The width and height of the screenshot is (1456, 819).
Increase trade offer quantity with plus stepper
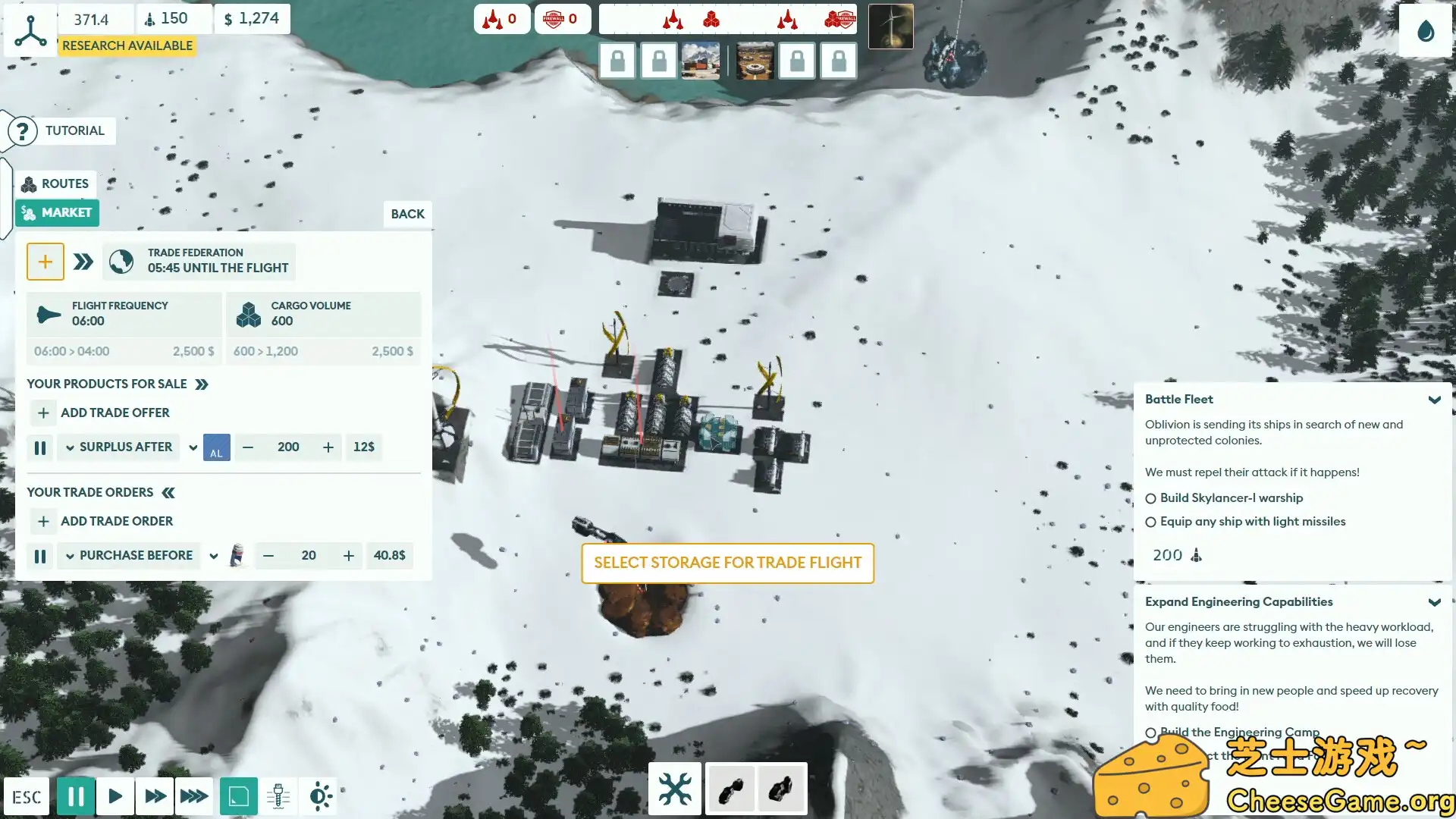point(328,447)
